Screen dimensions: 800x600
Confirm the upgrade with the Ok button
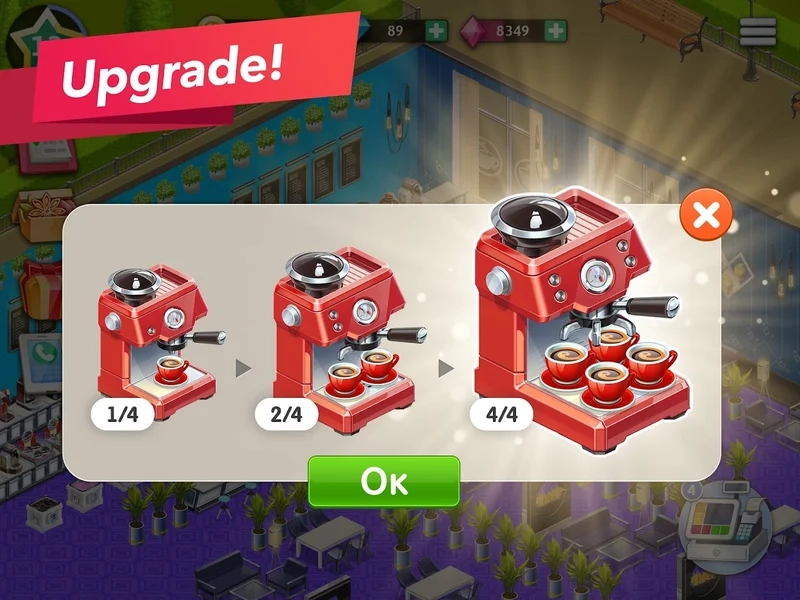(x=383, y=481)
